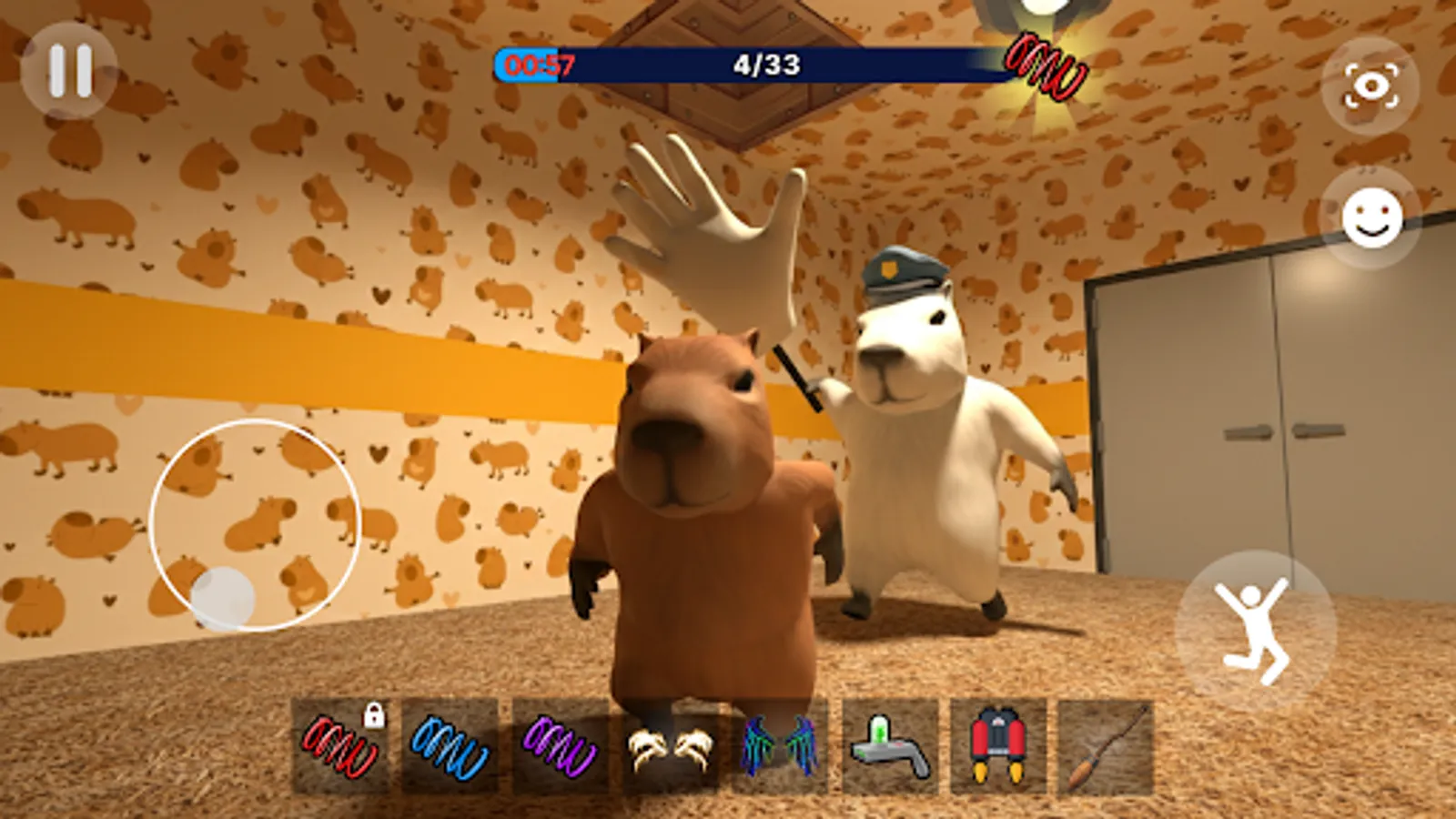Image resolution: width=1456 pixels, height=819 pixels.
Task: Toggle the camera view icon
Action: [1370, 86]
